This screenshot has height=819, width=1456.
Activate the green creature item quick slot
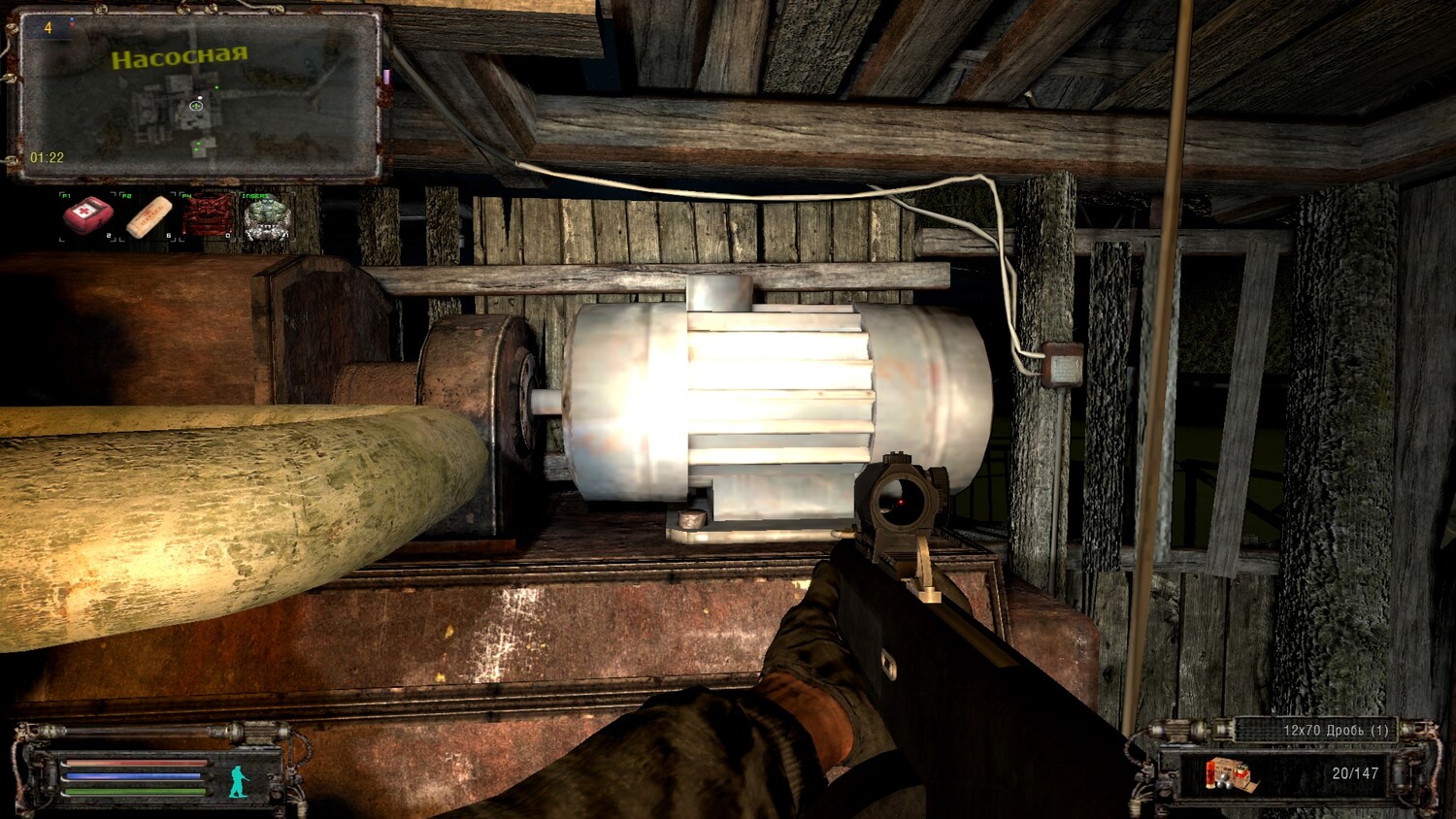click(x=267, y=216)
